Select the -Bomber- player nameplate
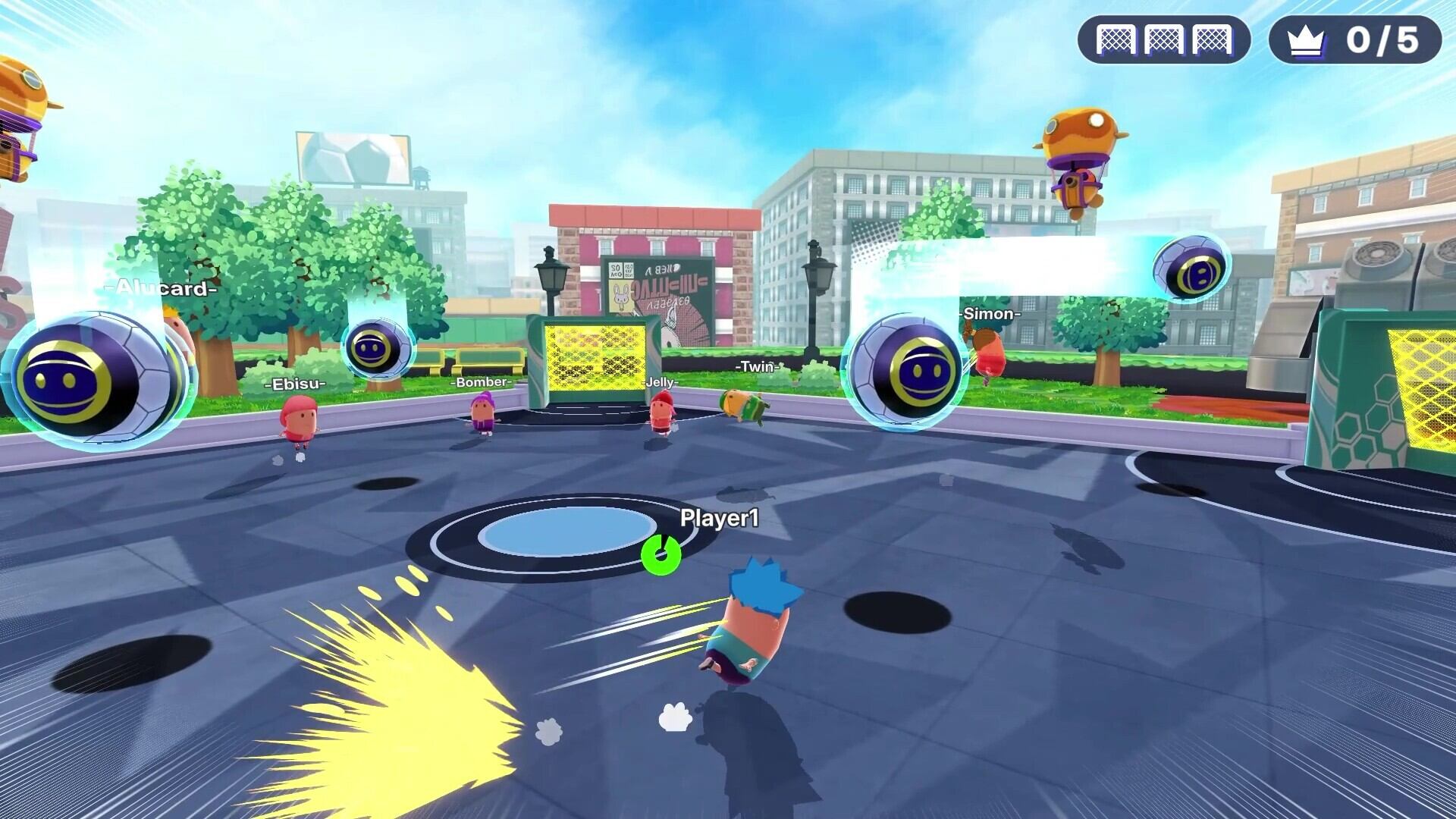Viewport: 1456px width, 819px height. (482, 383)
